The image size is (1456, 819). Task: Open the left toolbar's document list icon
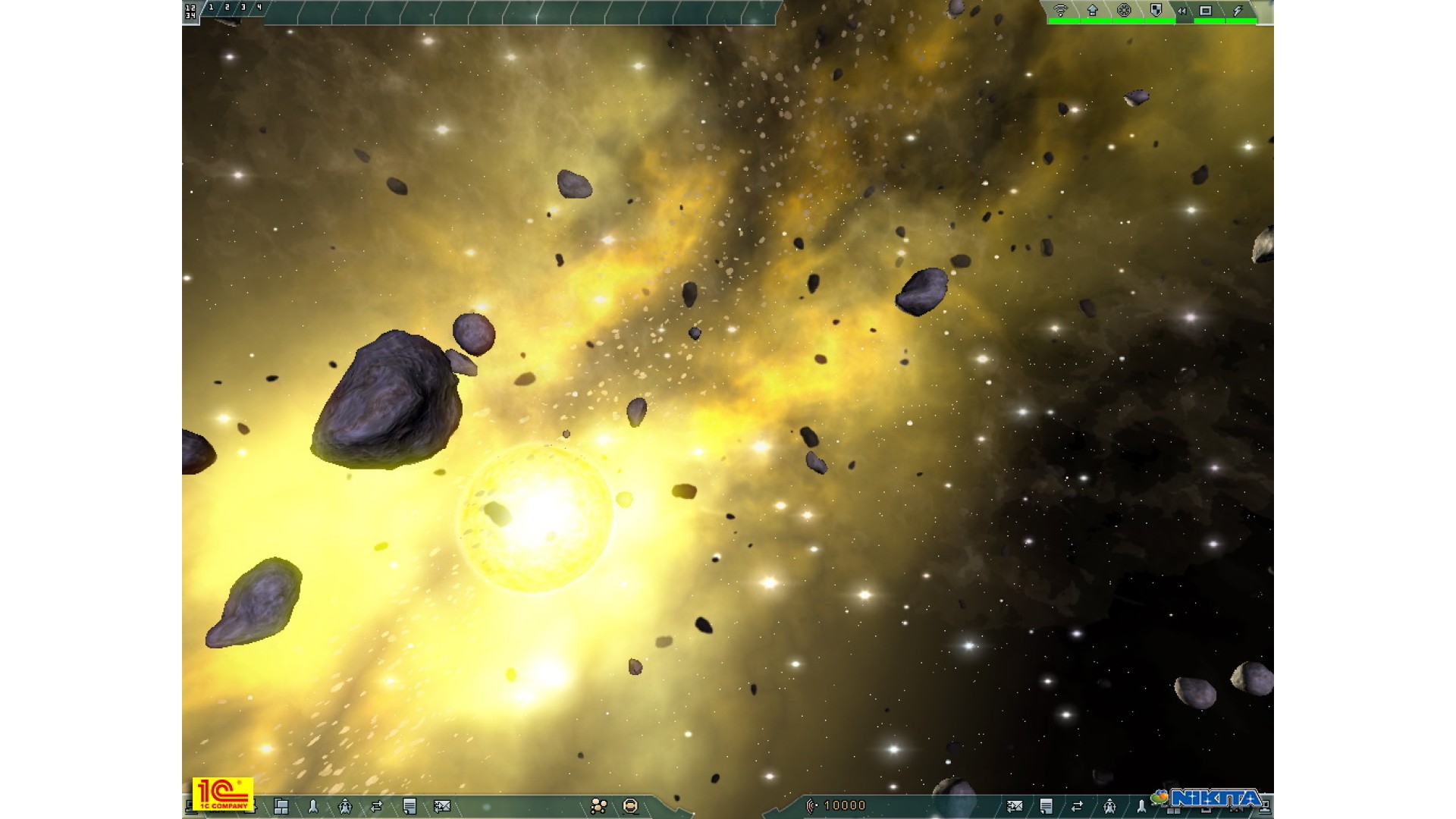pyautogui.click(x=409, y=806)
